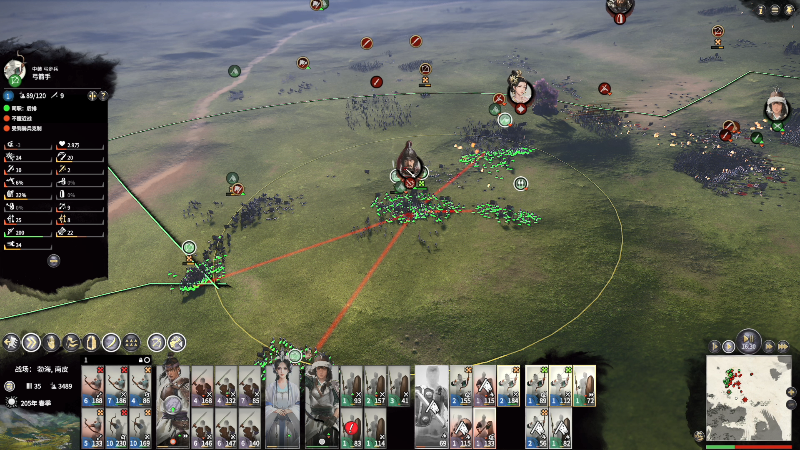The image size is (800, 450).
Task: Open the formations triangle-dots button
Action: (x=131, y=342)
